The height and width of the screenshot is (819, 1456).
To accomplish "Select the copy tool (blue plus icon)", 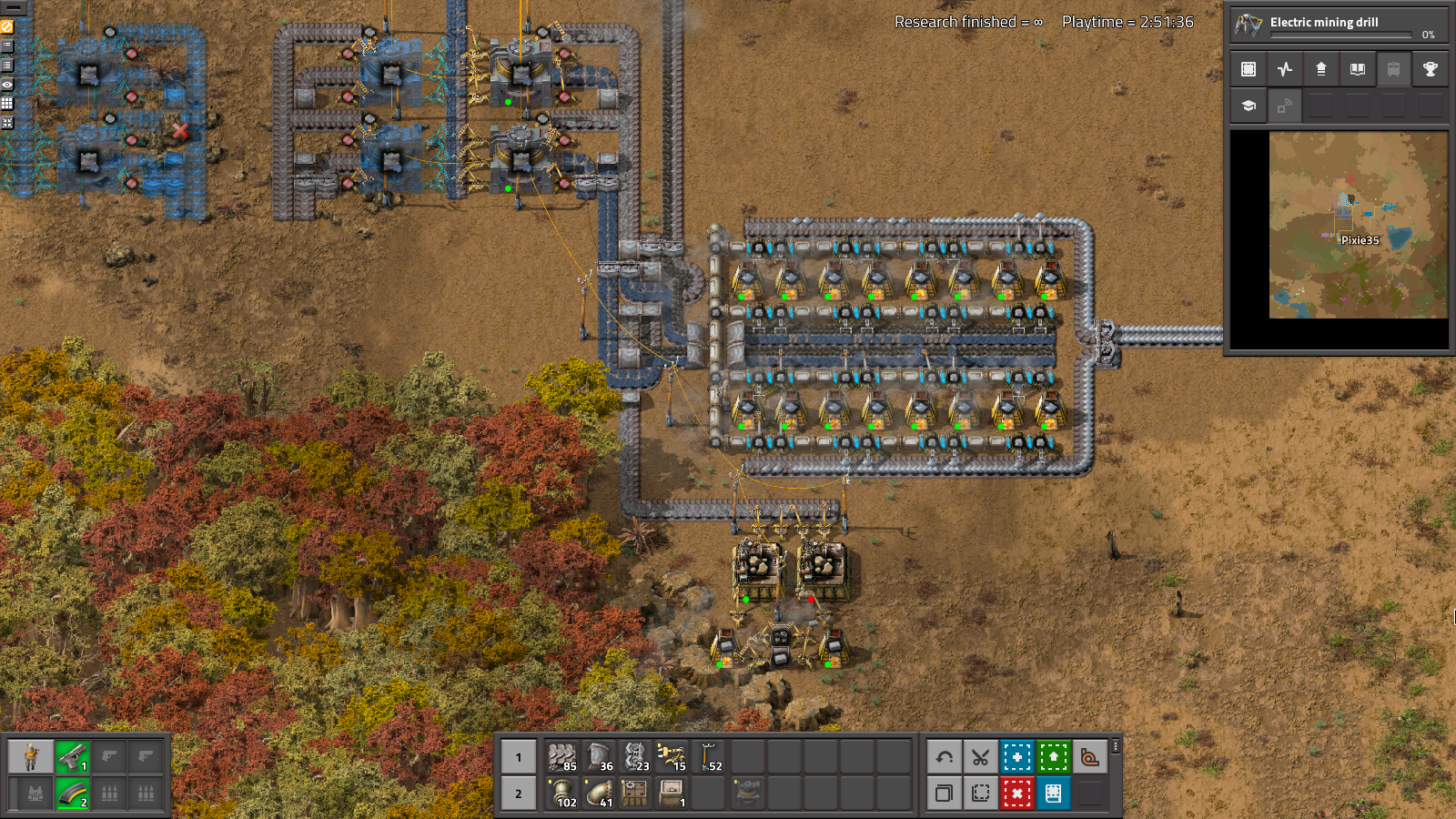I will click(1017, 755).
